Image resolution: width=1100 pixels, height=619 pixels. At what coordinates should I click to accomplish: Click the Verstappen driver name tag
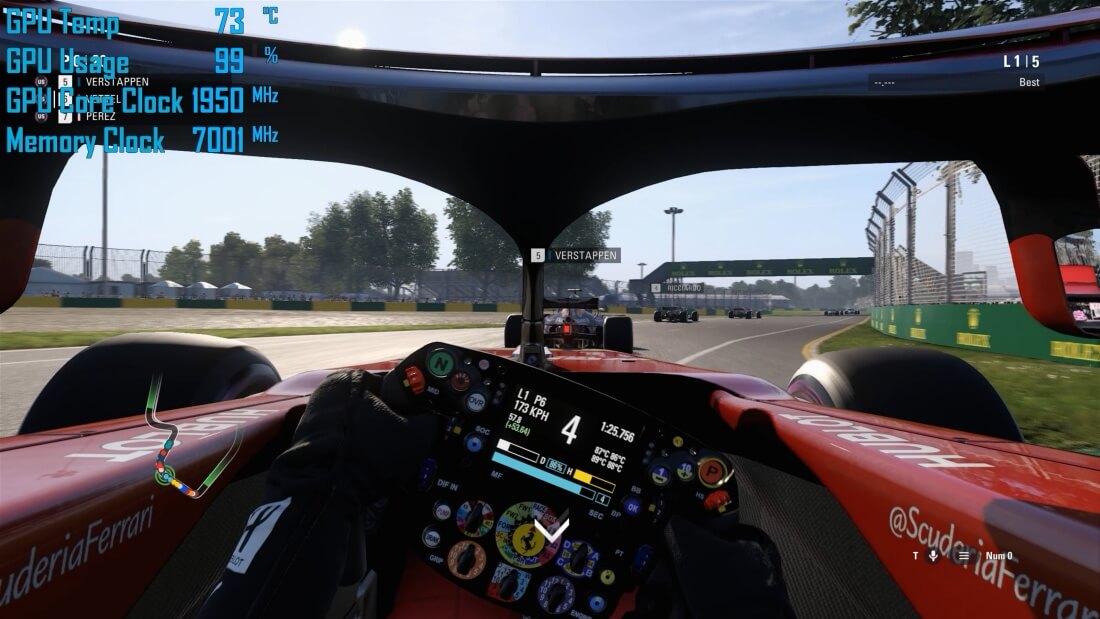[575, 256]
